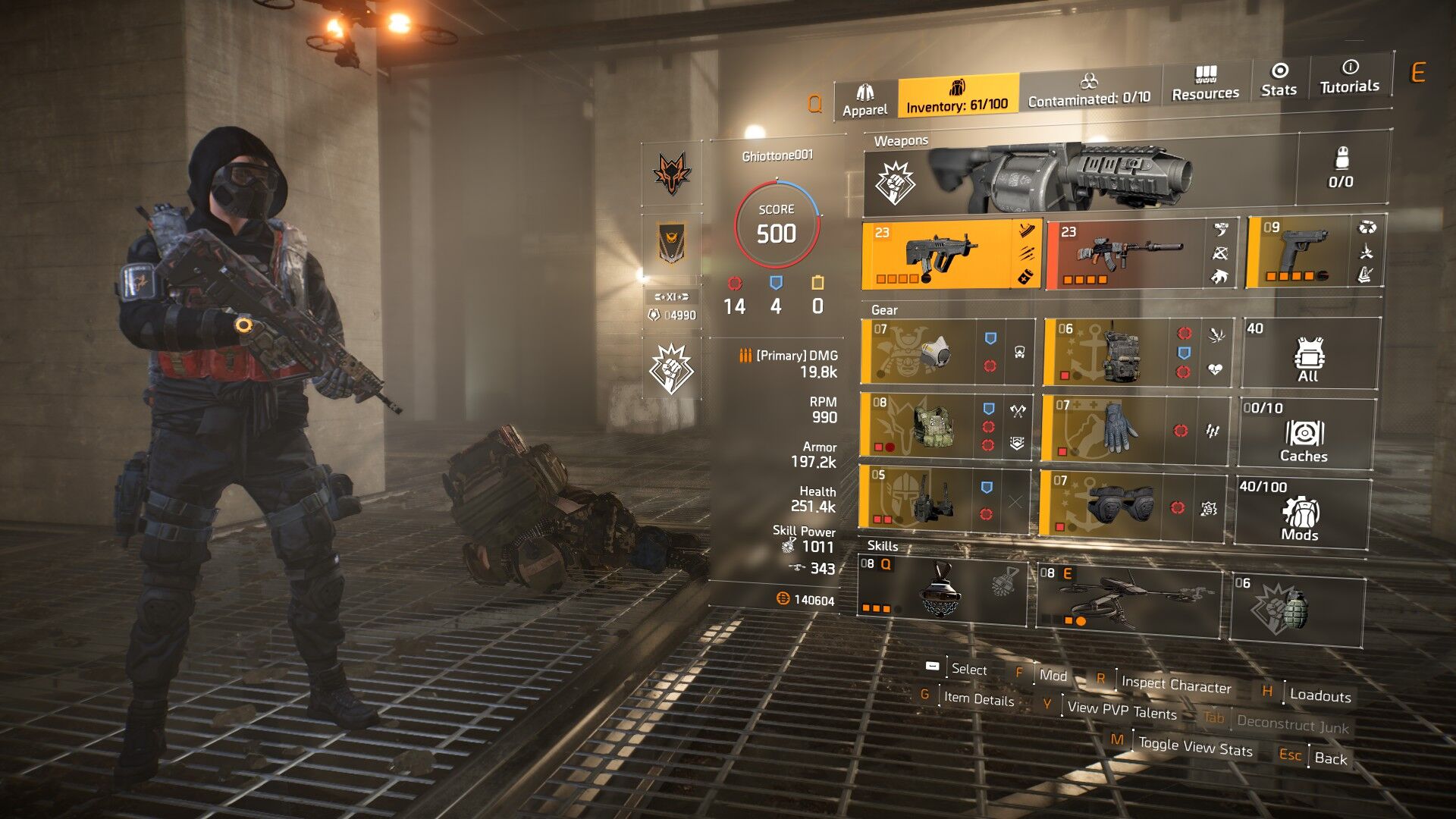Show the Resources tab
The height and width of the screenshot is (819, 1456).
1205,83
